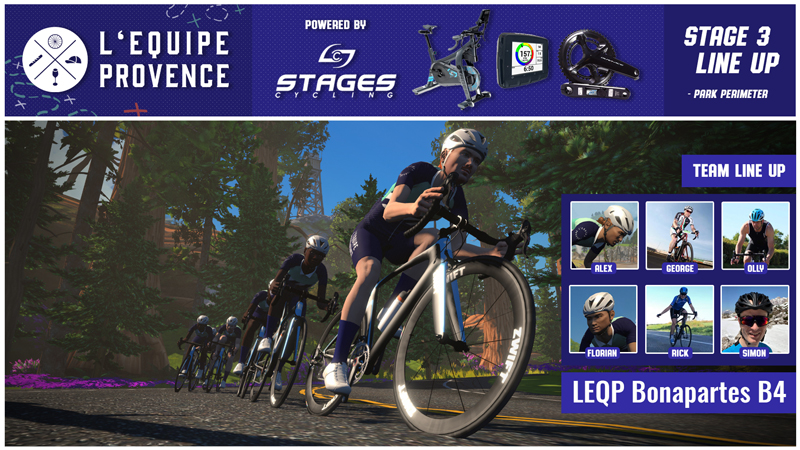Select Simon's selfie thumbnail
This screenshot has width=800, height=450.
pos(755,318)
